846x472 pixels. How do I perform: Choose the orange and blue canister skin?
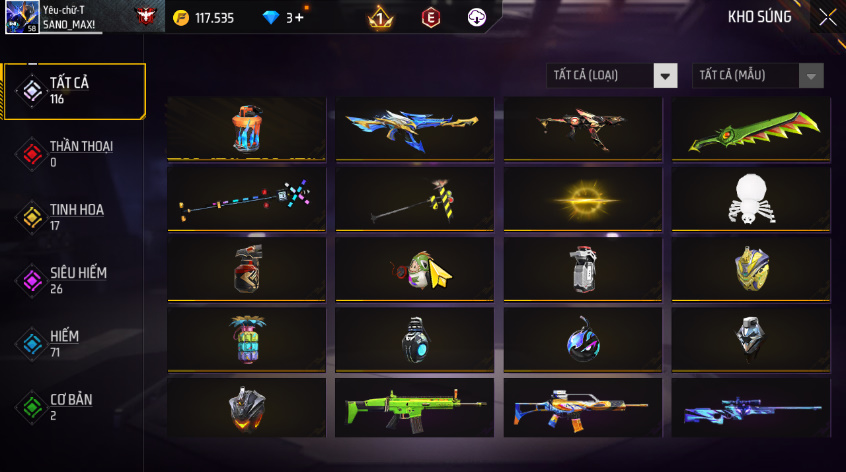[x=246, y=128]
